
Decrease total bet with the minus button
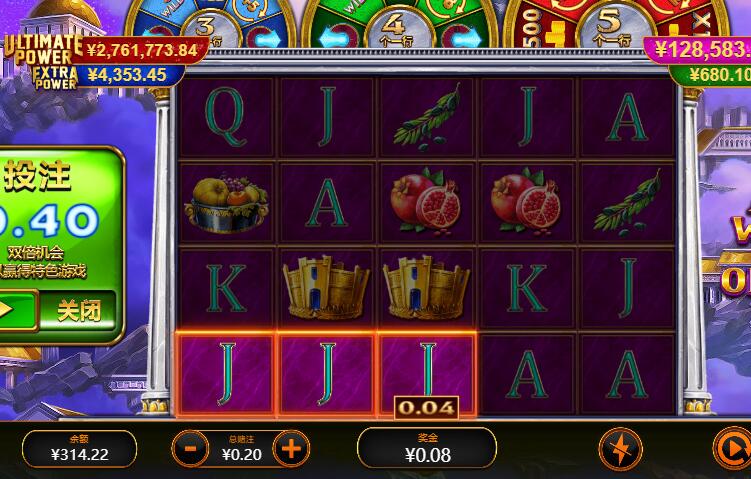pos(190,449)
